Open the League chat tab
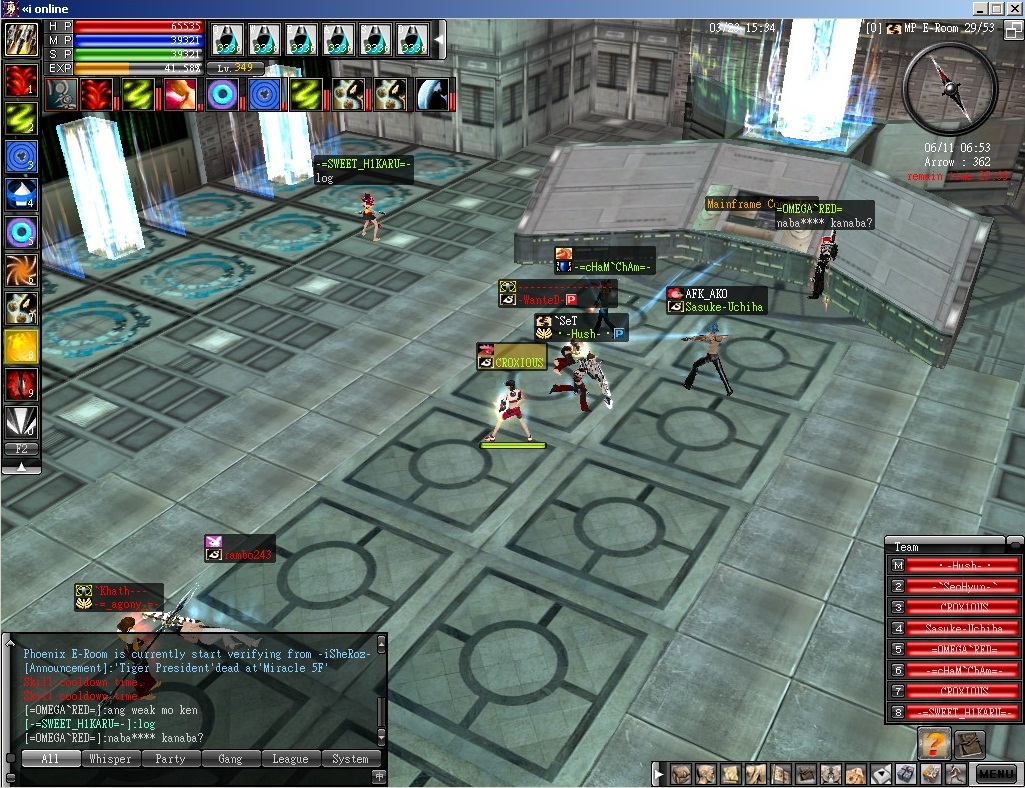Viewport: 1025px width, 788px height. click(x=290, y=759)
